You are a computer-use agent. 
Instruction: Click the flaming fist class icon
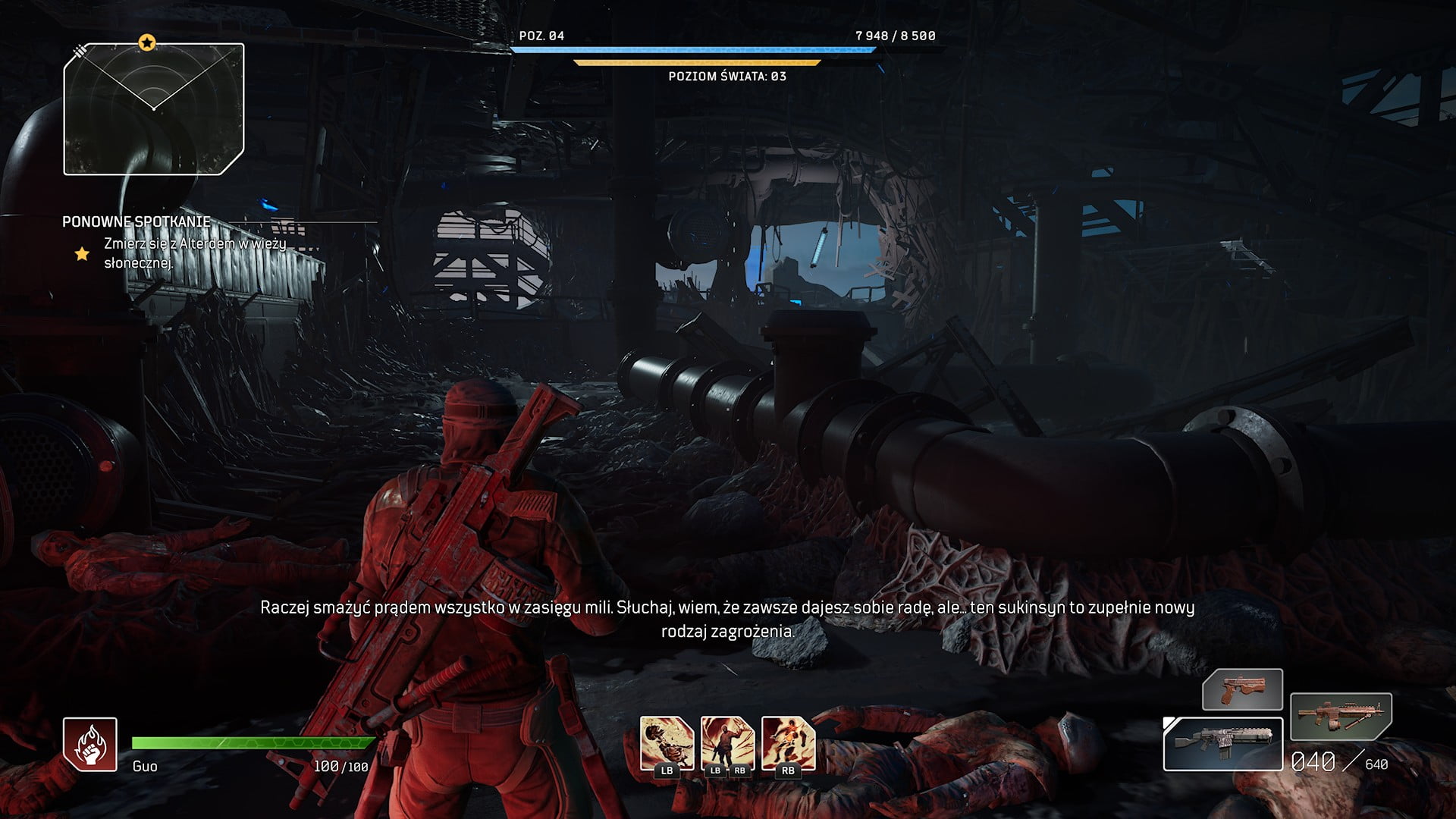click(89, 744)
